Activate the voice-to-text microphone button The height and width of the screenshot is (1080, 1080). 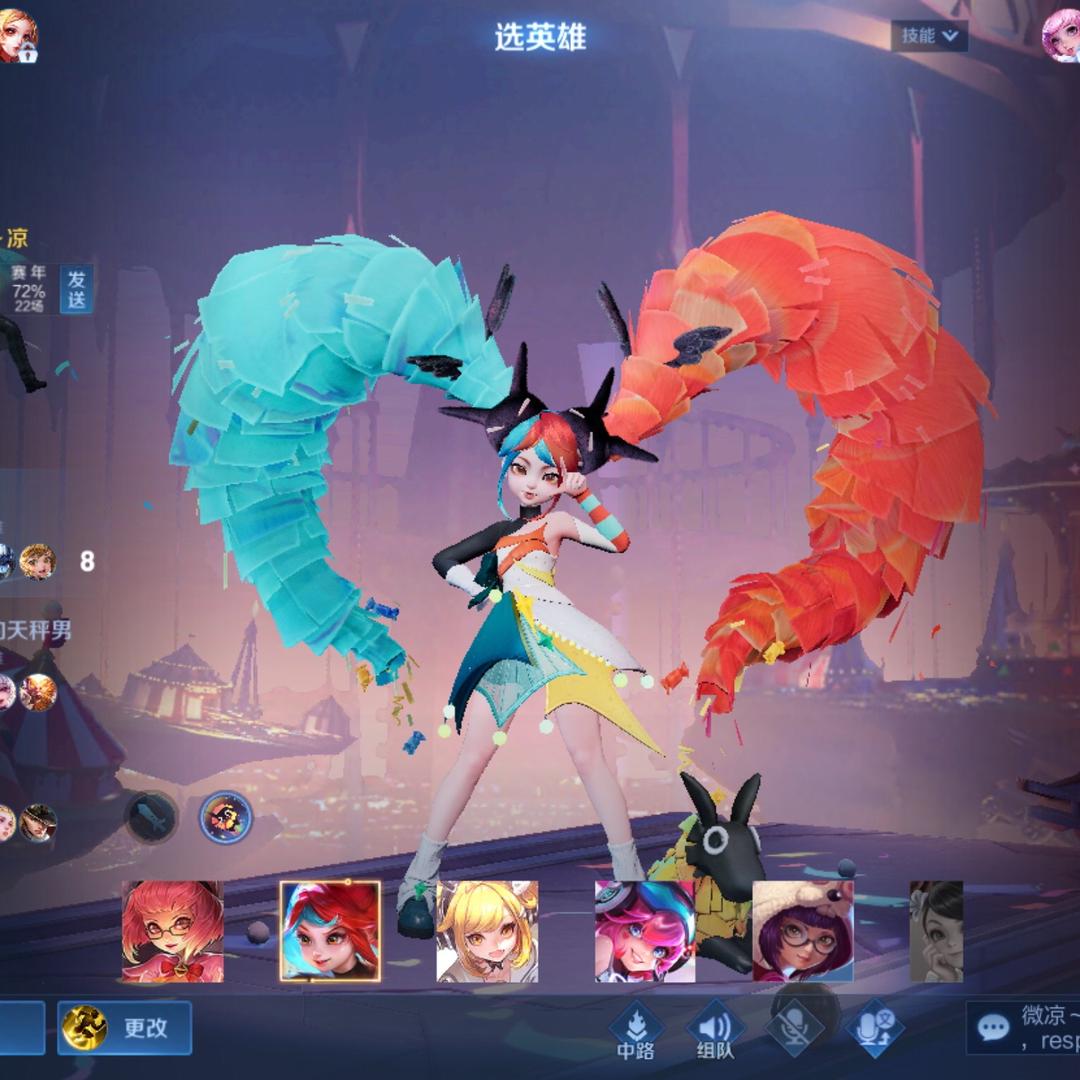click(874, 1028)
